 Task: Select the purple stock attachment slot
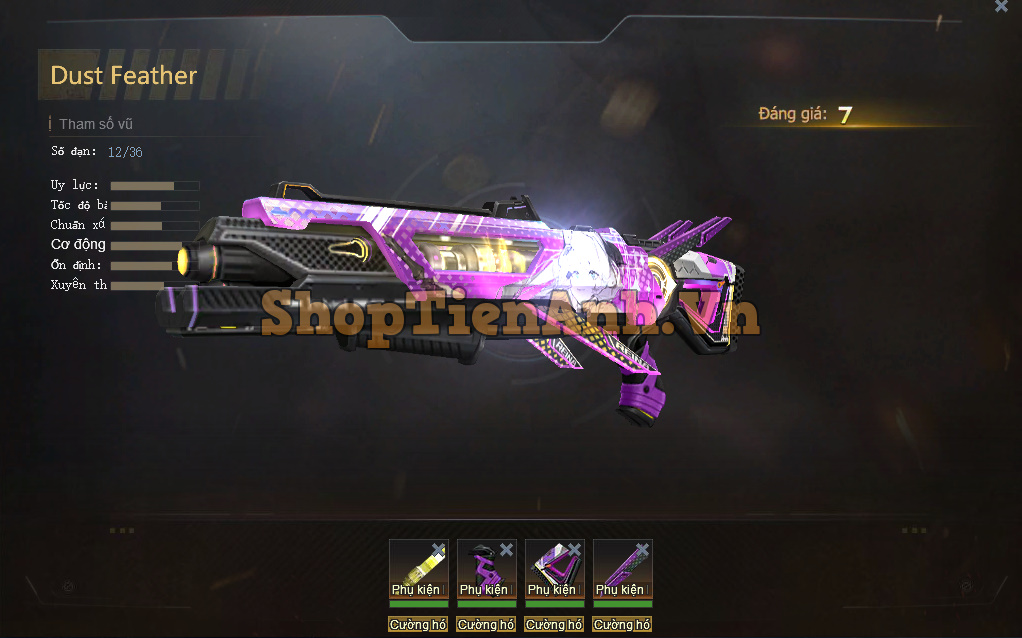[x=553, y=570]
